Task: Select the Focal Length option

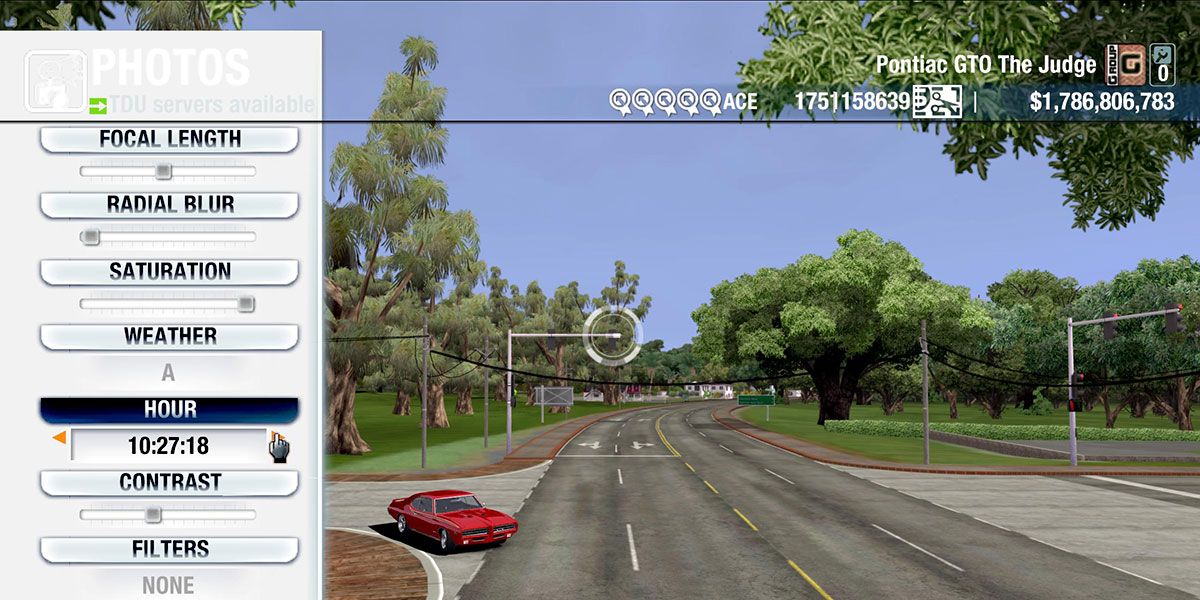Action: pos(169,139)
